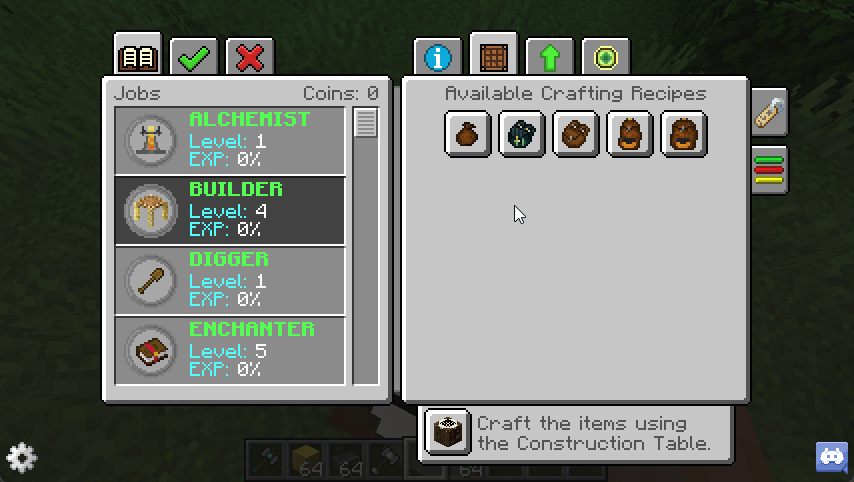Select the Alchemist job row
This screenshot has width=854, height=482.
tap(230, 141)
